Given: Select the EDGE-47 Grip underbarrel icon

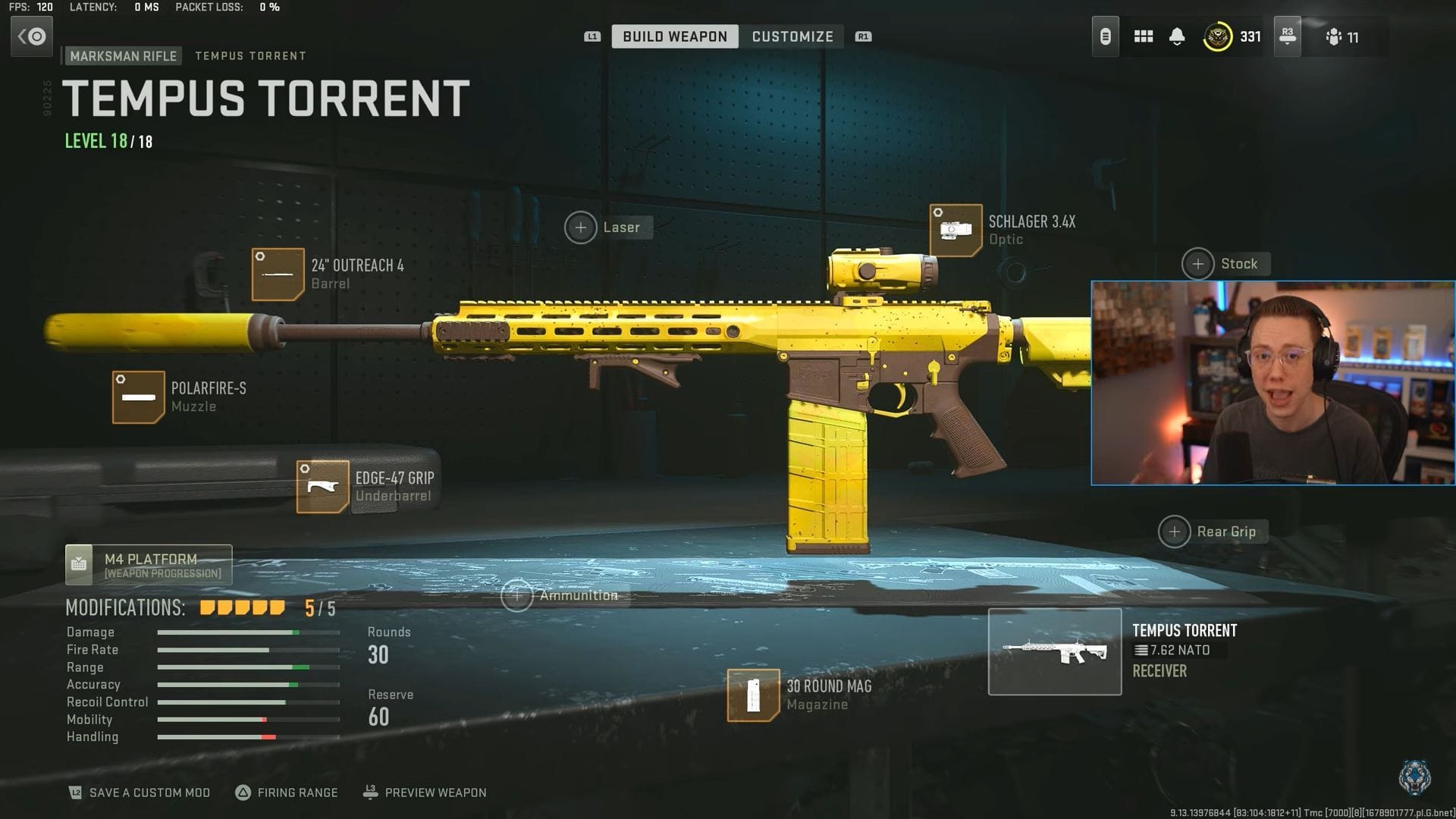Looking at the screenshot, I should tap(321, 486).
